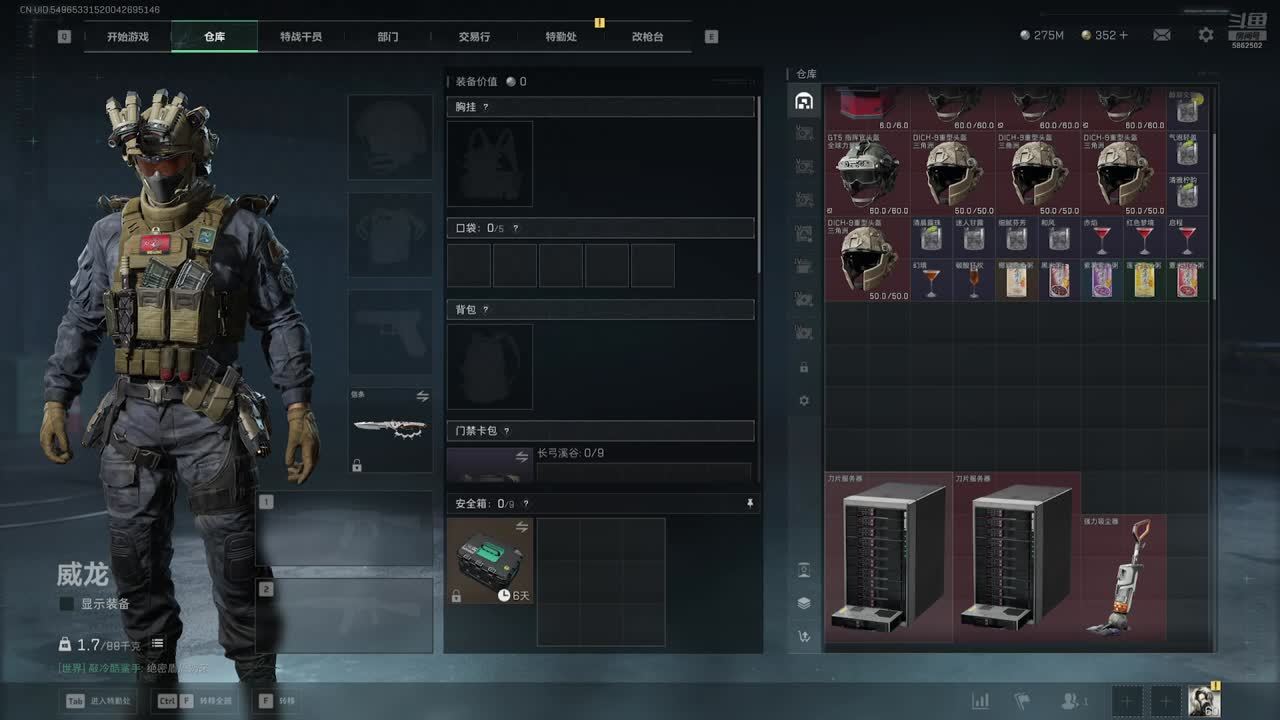1280x720 pixels.
Task: Open the weight details list icon
Action: [x=157, y=644]
